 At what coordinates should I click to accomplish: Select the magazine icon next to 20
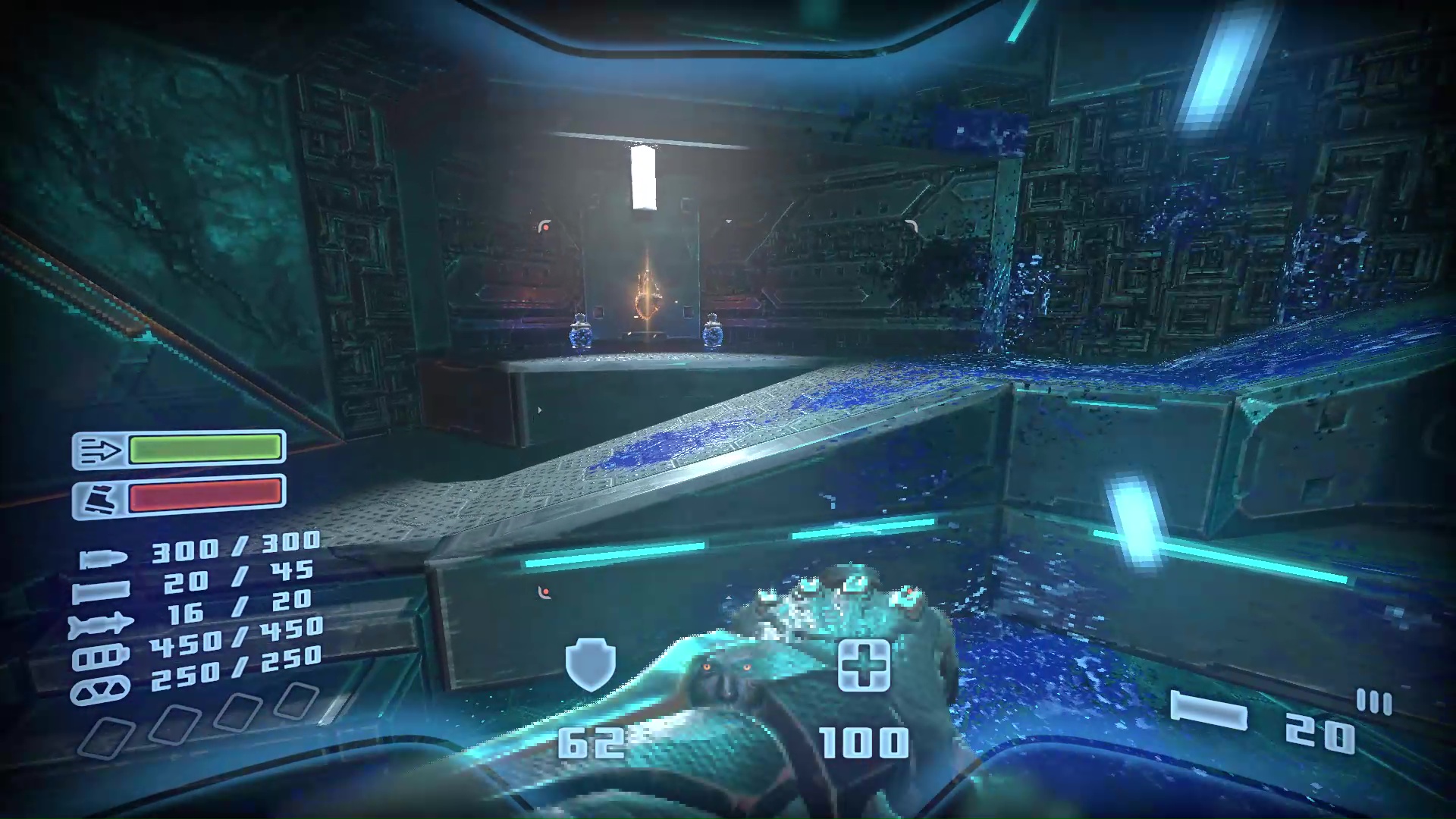click(x=1210, y=708)
